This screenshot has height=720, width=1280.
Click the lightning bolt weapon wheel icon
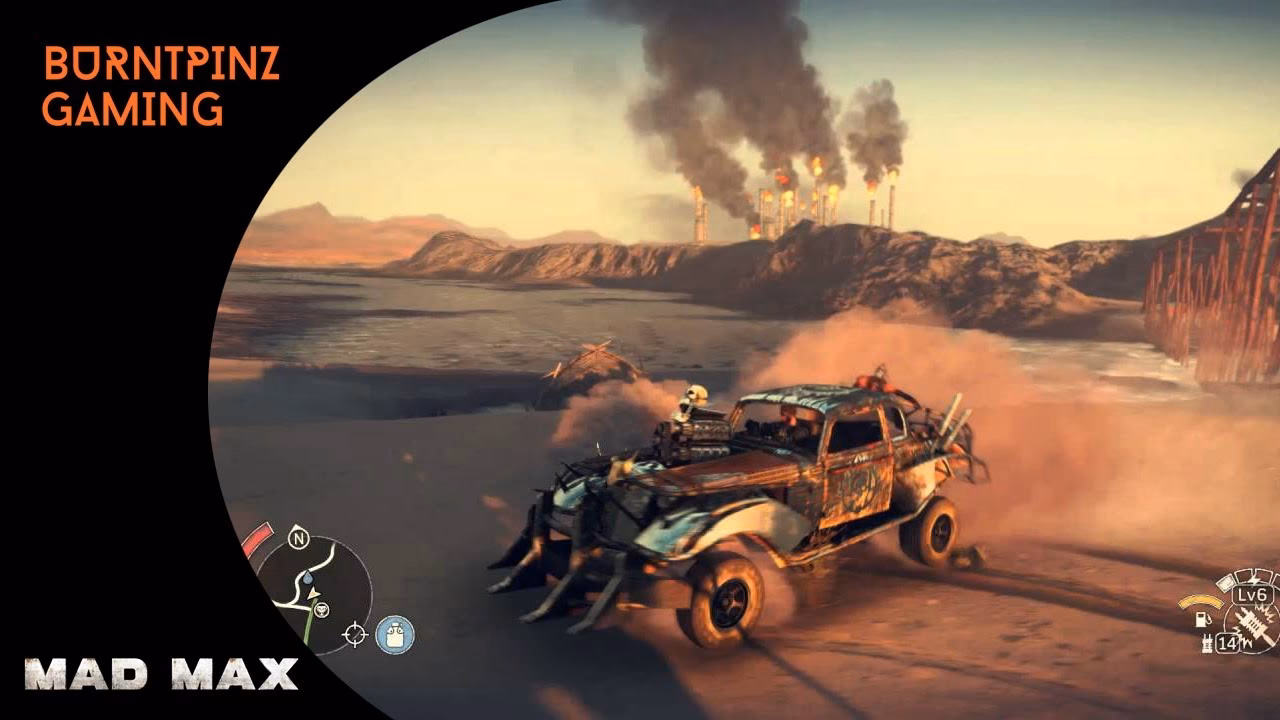point(1253,579)
